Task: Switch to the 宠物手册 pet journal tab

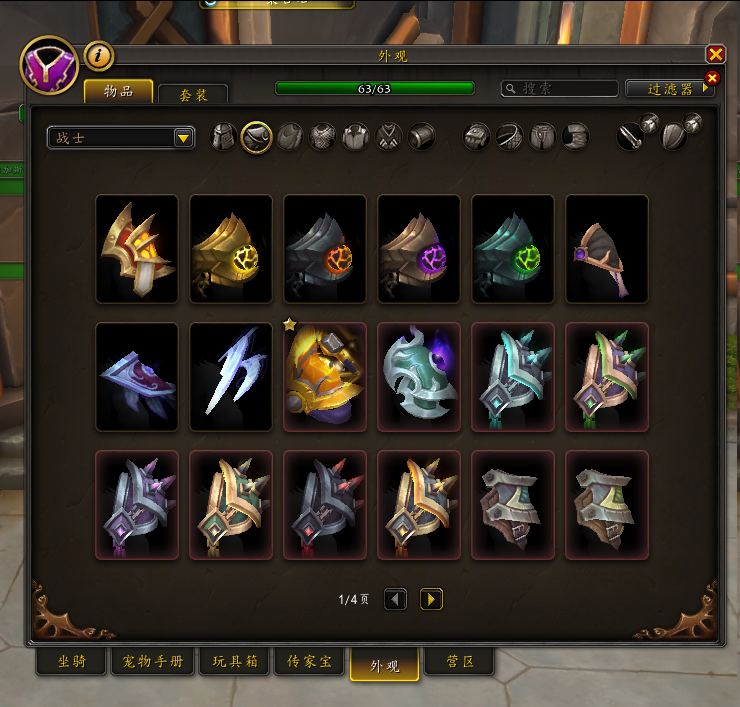Action: click(153, 662)
